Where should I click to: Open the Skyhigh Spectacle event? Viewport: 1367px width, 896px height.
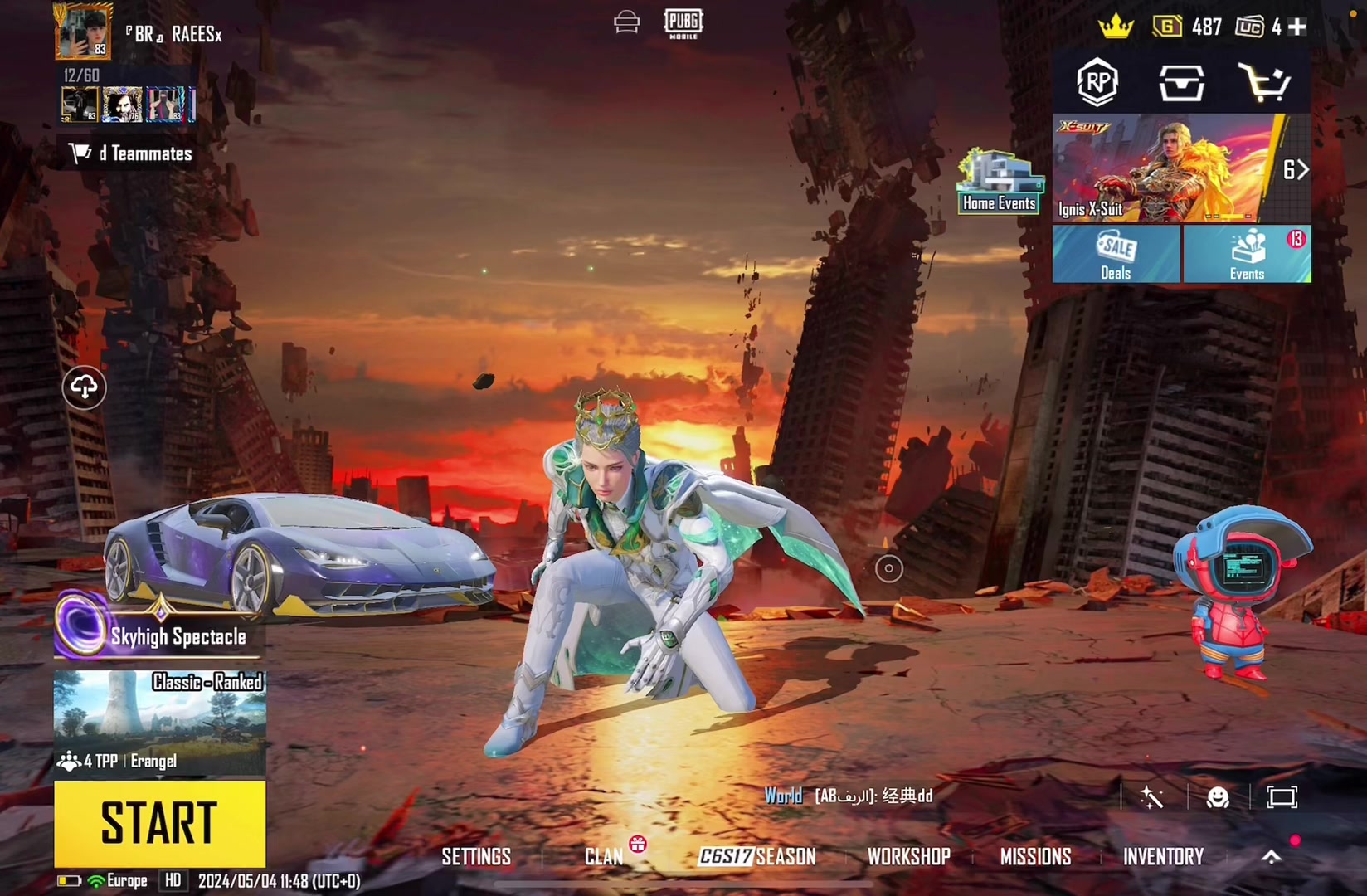point(159,635)
